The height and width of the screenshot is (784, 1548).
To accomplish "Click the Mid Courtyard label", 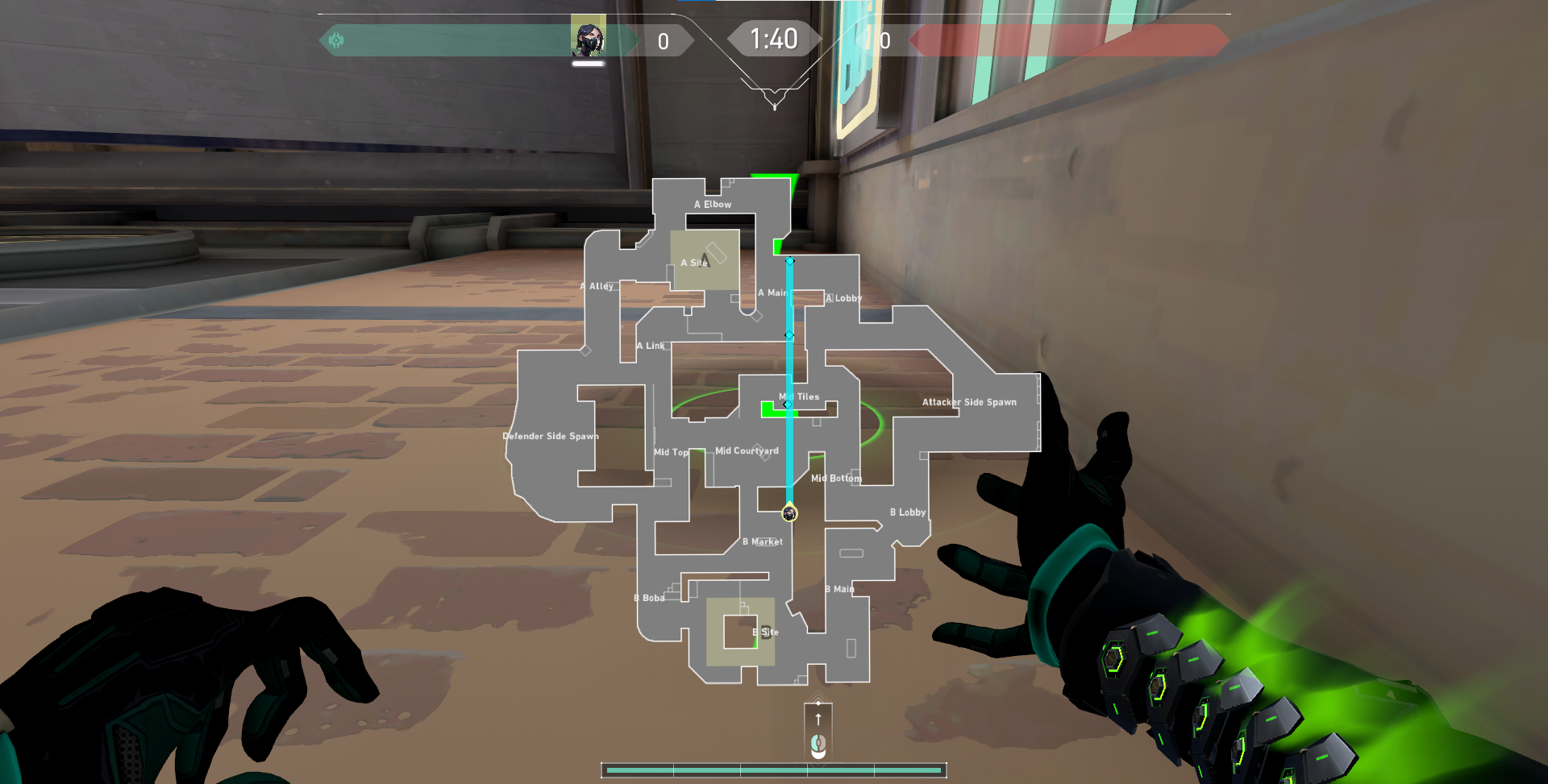I will 747,451.
